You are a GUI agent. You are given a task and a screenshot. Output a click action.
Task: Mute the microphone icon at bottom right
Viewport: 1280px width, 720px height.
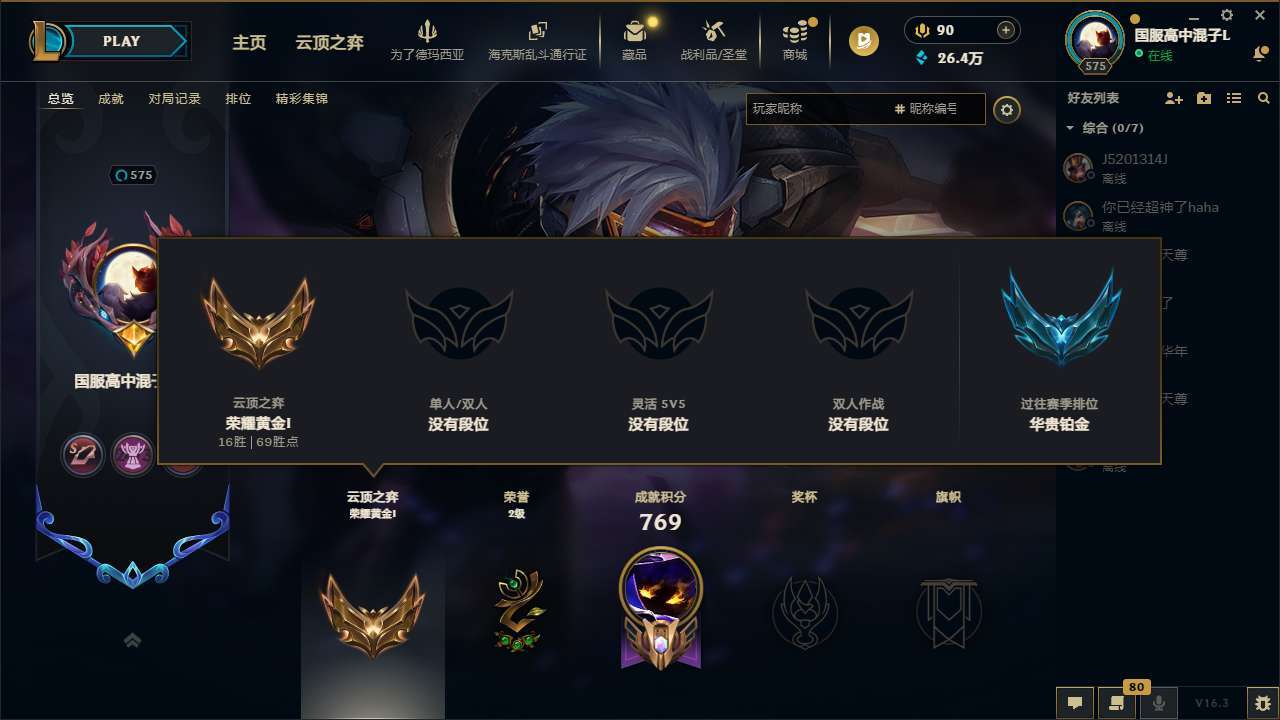(x=1159, y=703)
